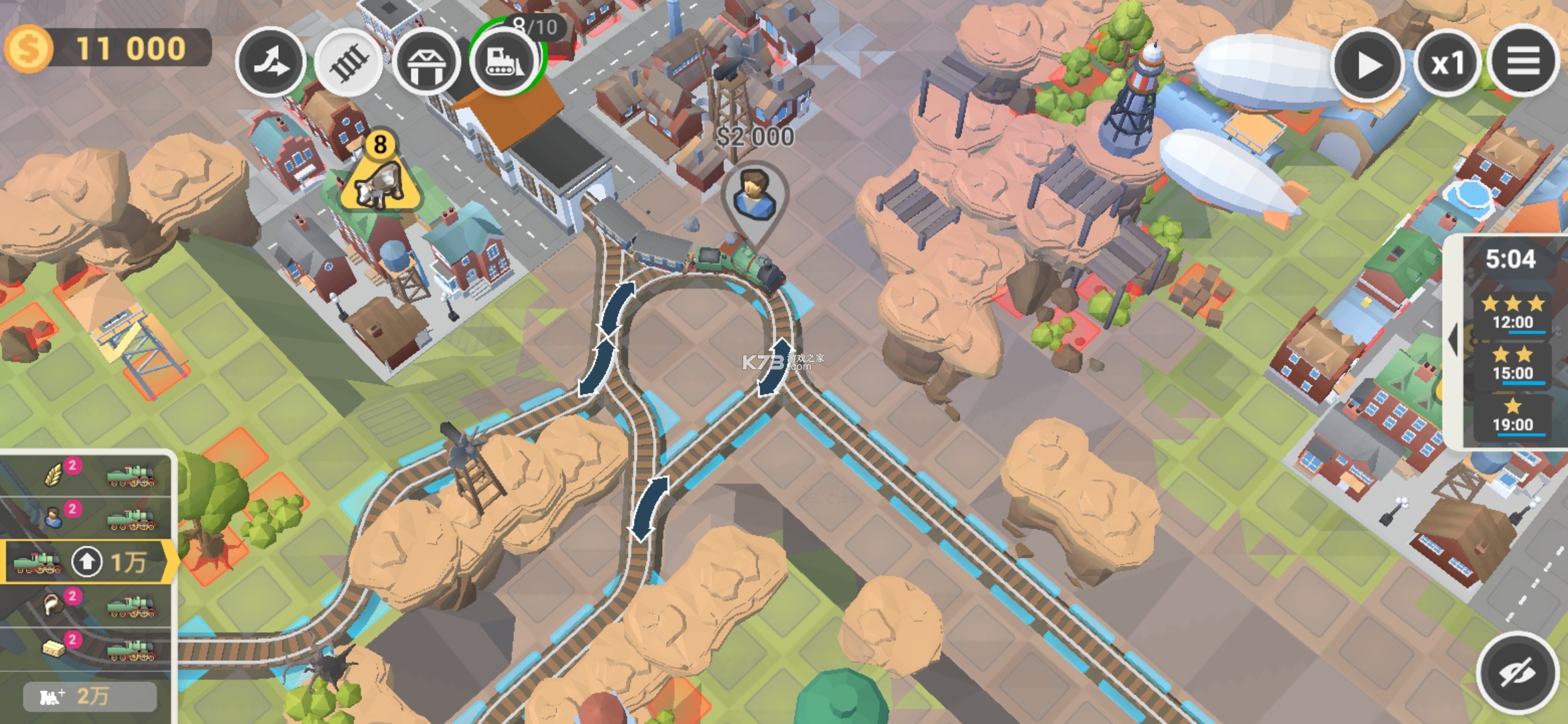
Task: Open the station building tool
Action: (x=426, y=64)
